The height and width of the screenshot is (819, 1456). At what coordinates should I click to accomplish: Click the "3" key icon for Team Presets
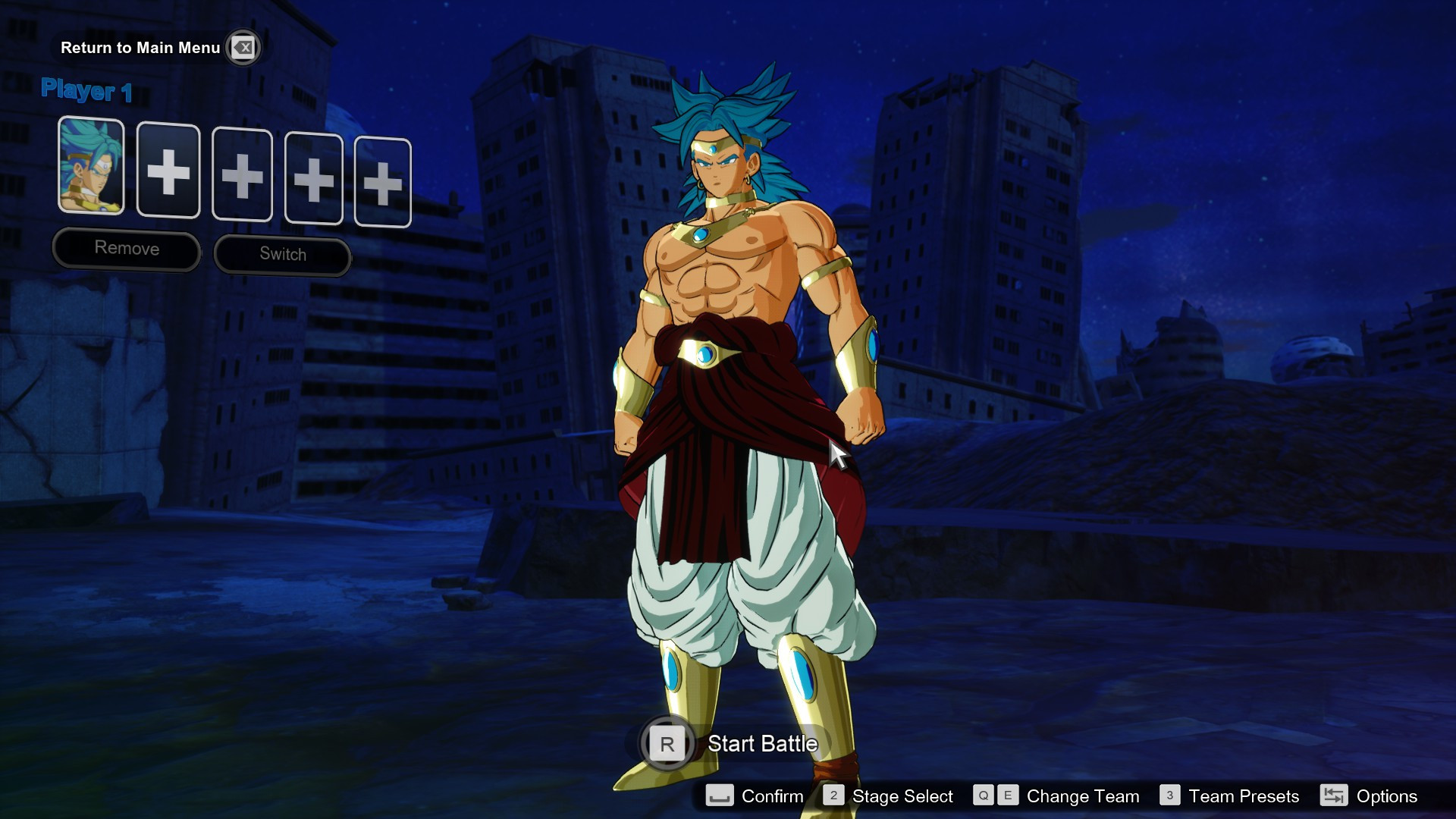[1171, 796]
